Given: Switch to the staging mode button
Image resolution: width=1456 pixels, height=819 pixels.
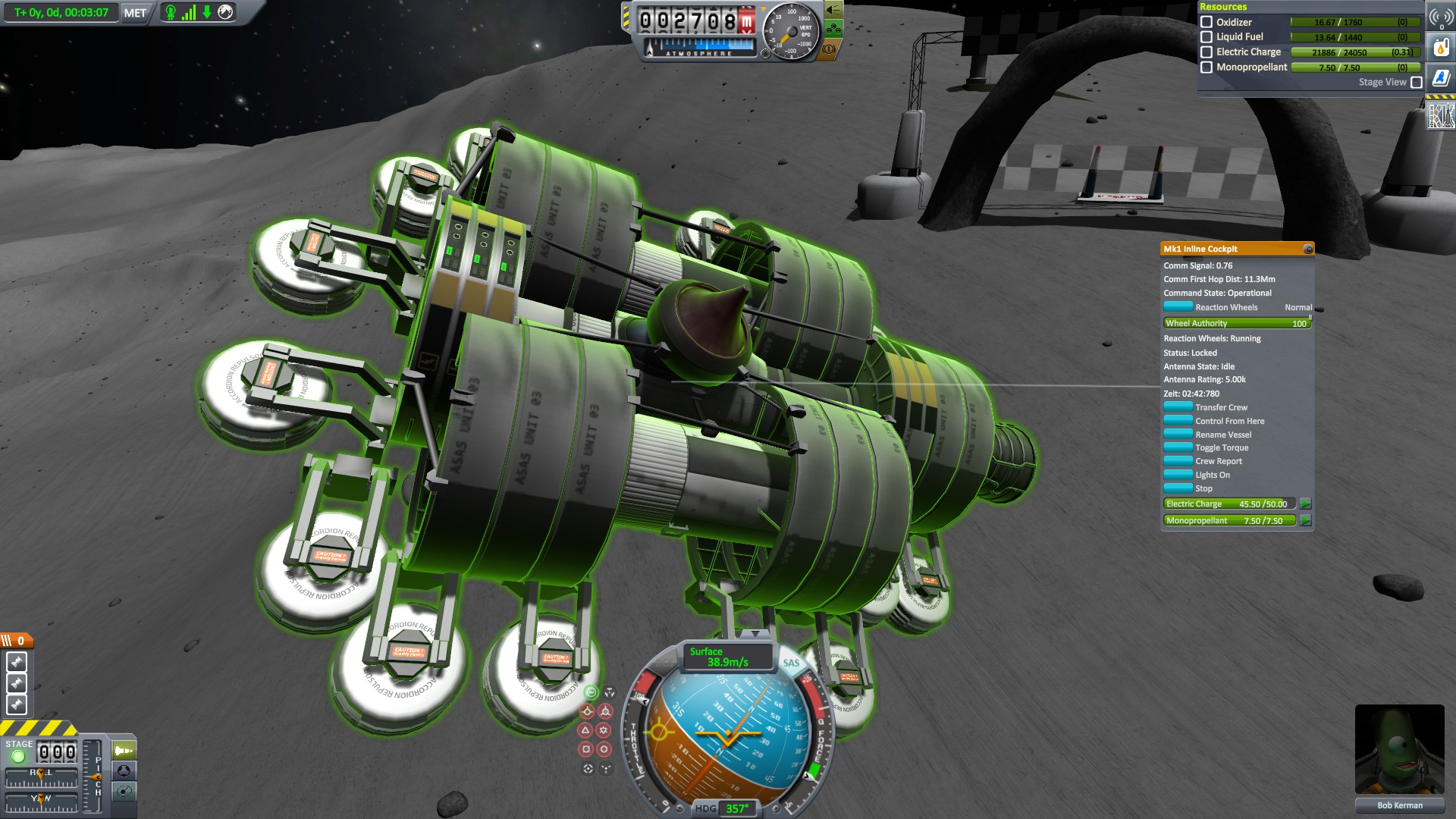Looking at the screenshot, I should 124,751.
